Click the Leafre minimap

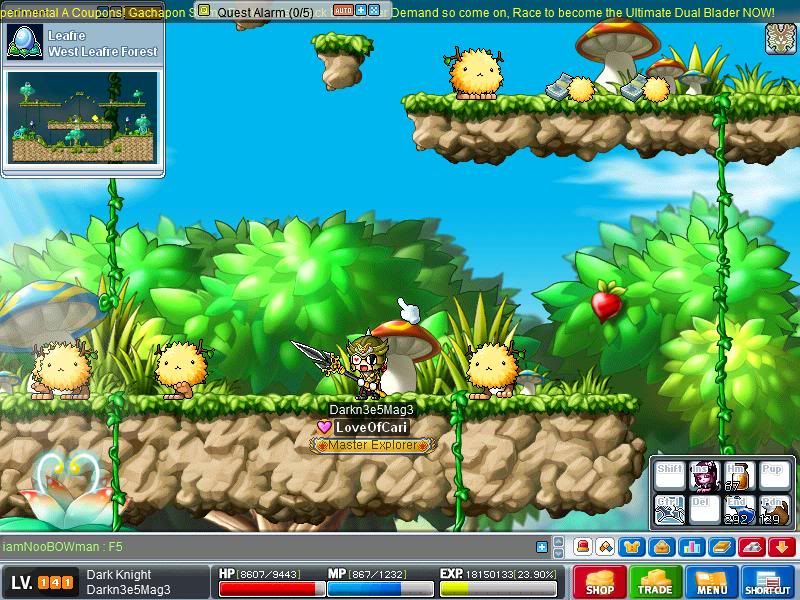(84, 116)
